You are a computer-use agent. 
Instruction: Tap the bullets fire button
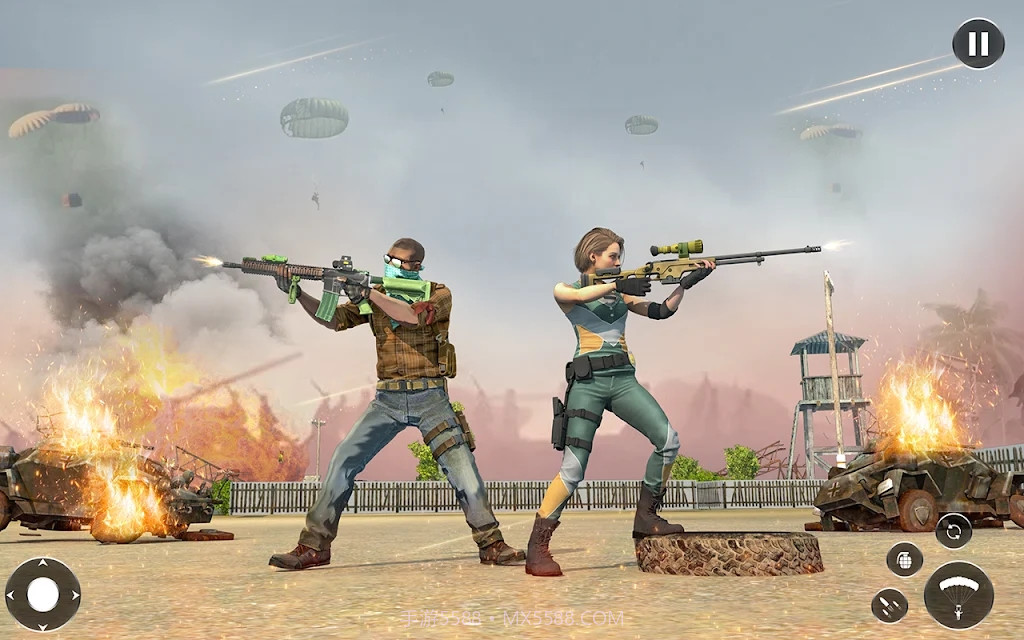point(889,605)
